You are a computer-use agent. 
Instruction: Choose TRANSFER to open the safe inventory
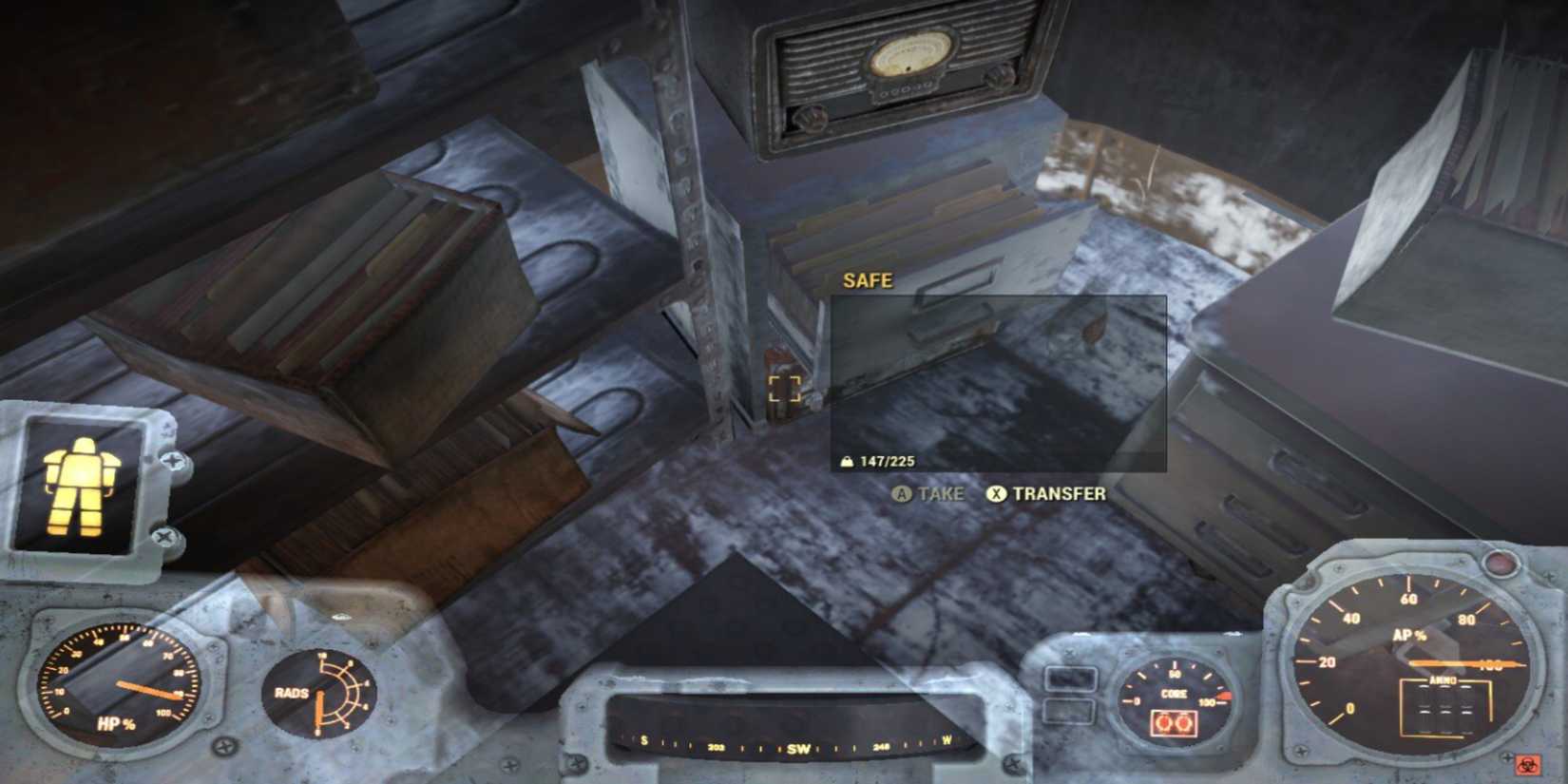tap(1060, 493)
